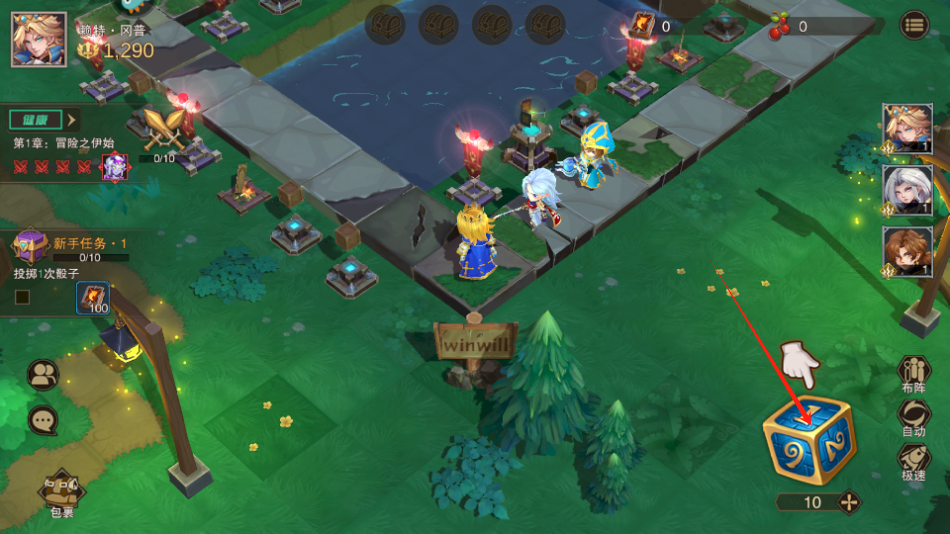Toggle the 自动 auto mode
Screen dimensions: 950x534
[913, 417]
